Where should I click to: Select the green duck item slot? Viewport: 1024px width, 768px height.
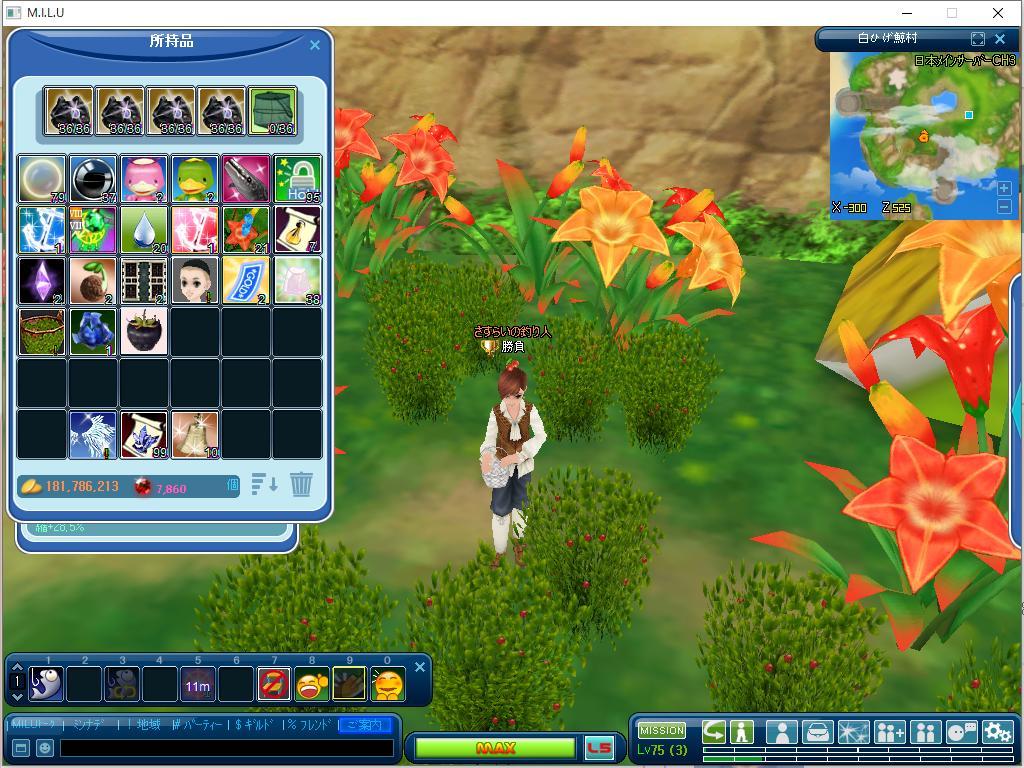[195, 179]
